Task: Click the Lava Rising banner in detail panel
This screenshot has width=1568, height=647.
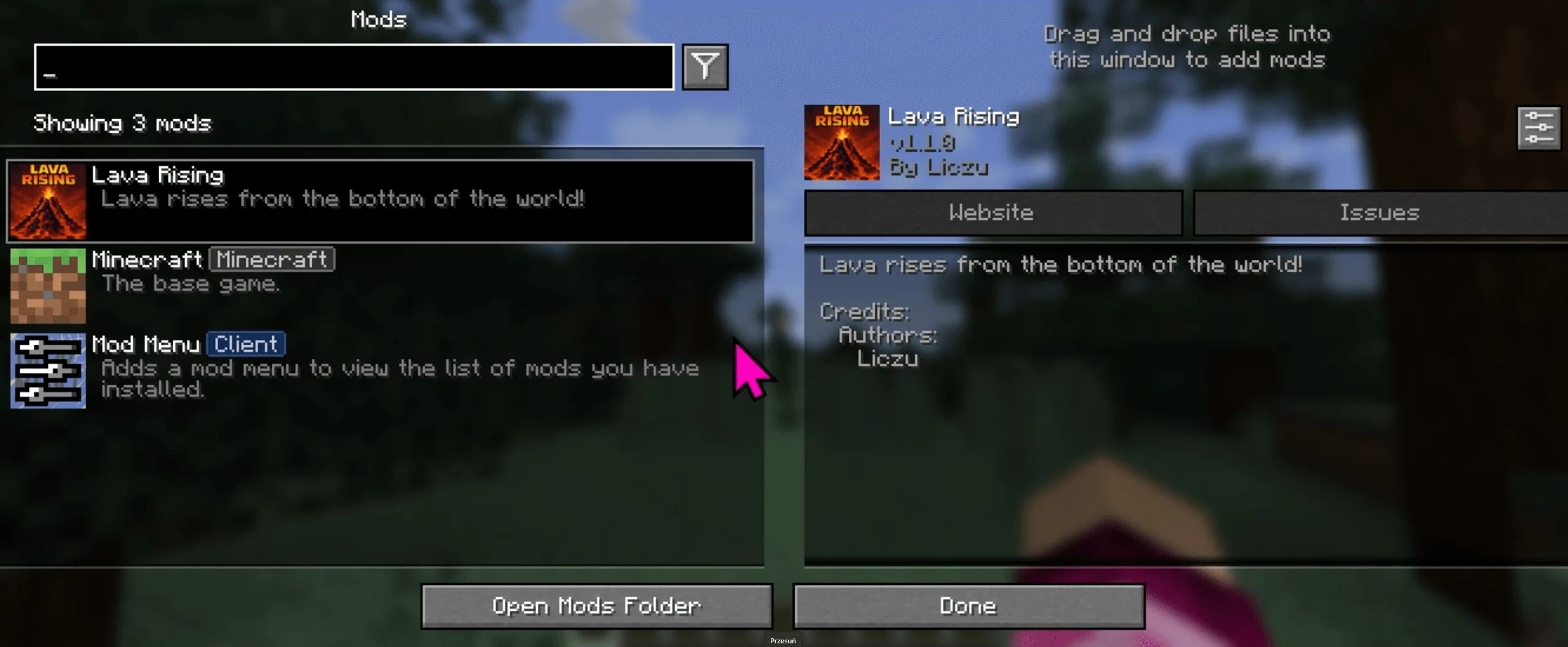Action: coord(841,142)
